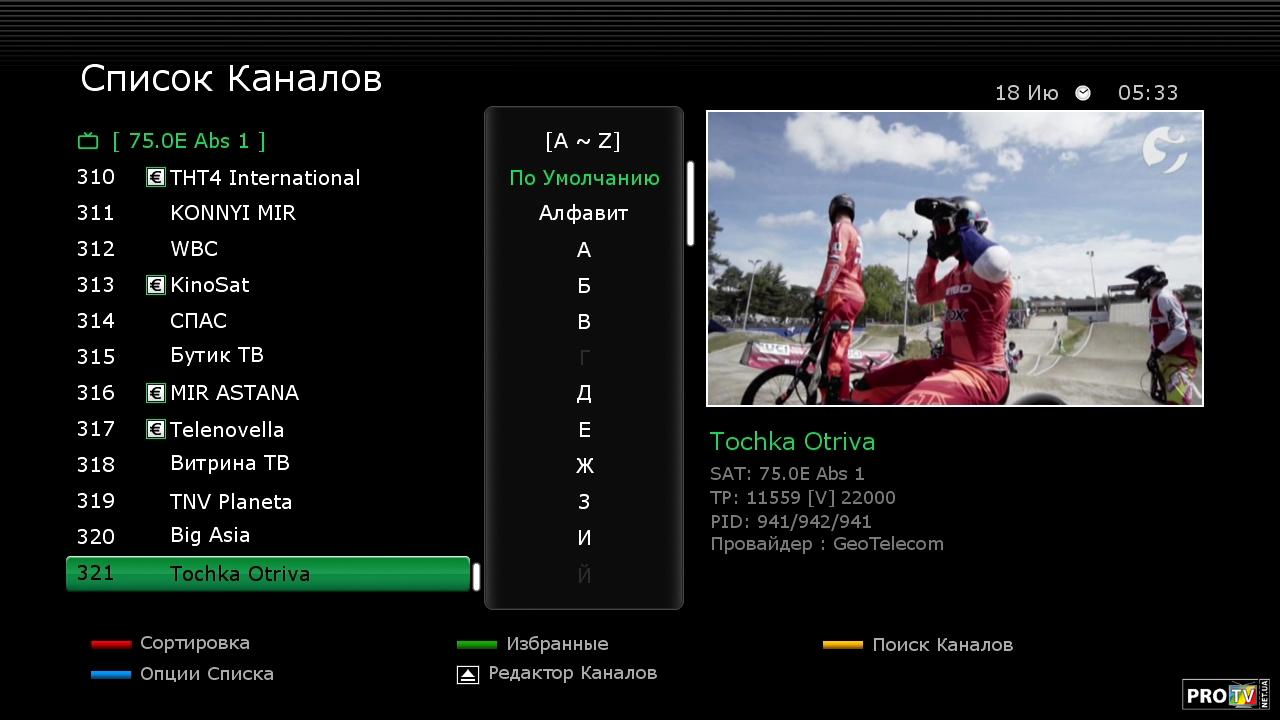
Task: Select channel 310 THT4 International
Action: point(264,178)
